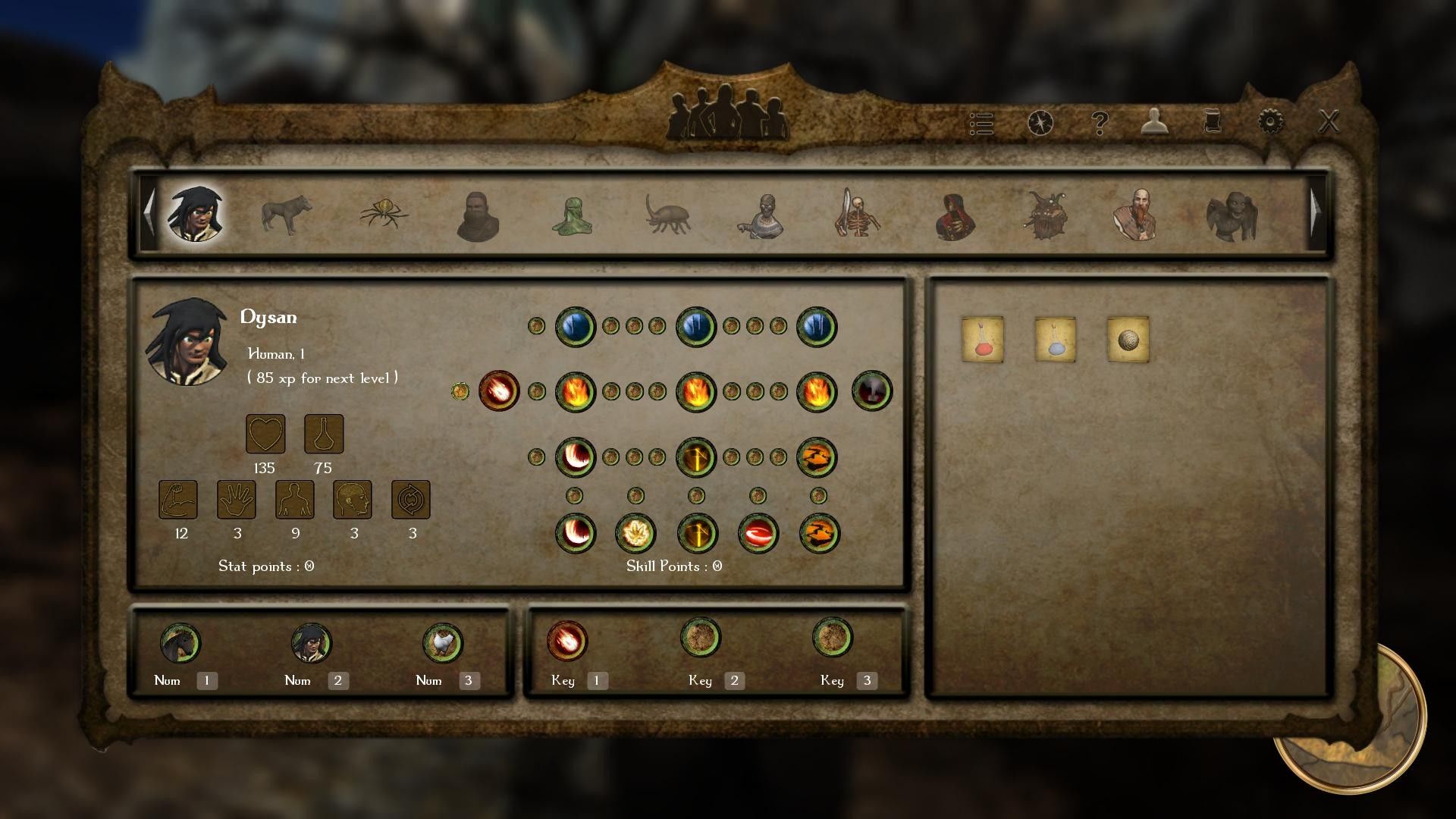The image size is (1456, 819).
Task: Select the red potion inventory item
Action: point(982,339)
